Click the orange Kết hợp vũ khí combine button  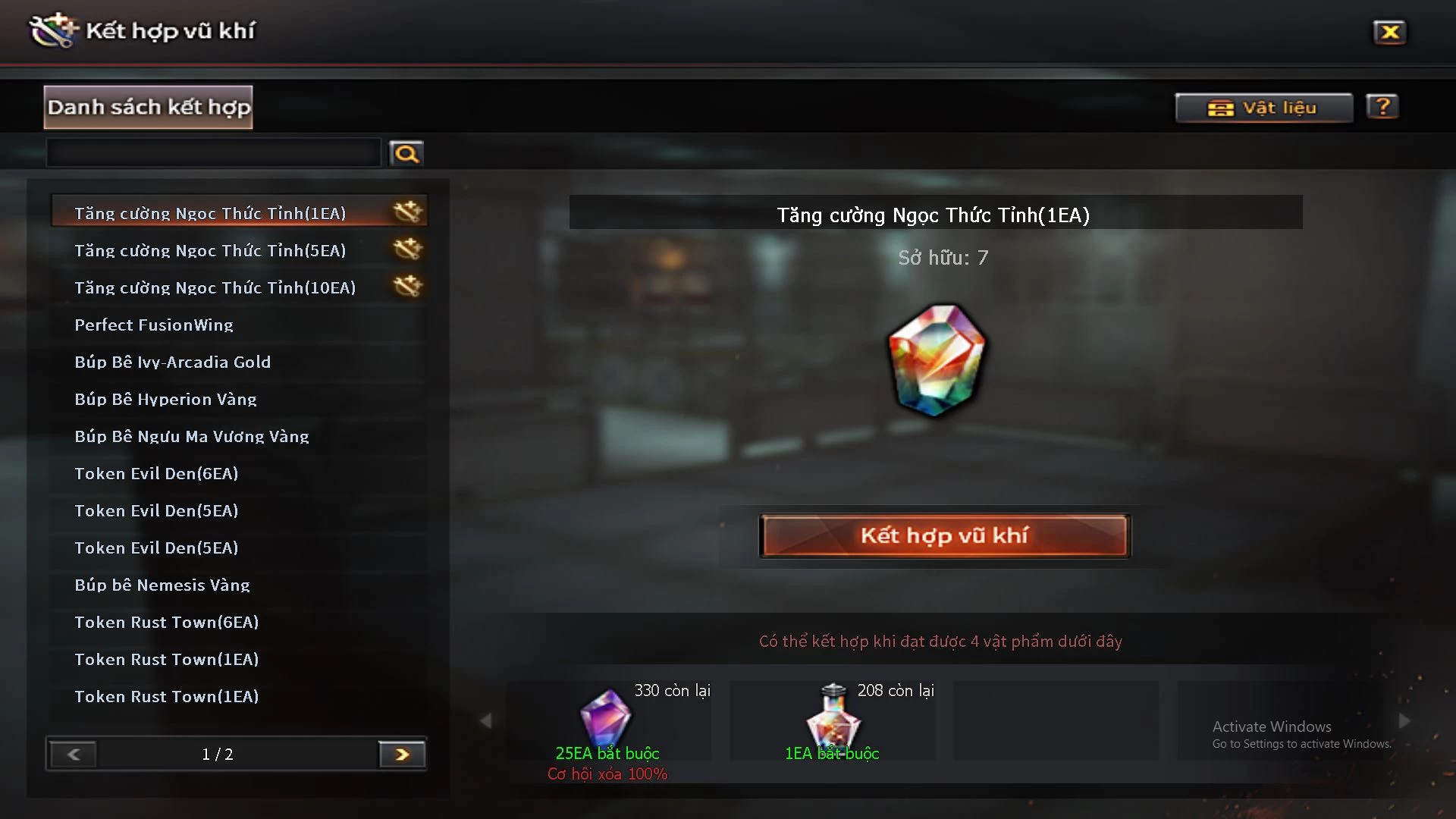tap(944, 536)
